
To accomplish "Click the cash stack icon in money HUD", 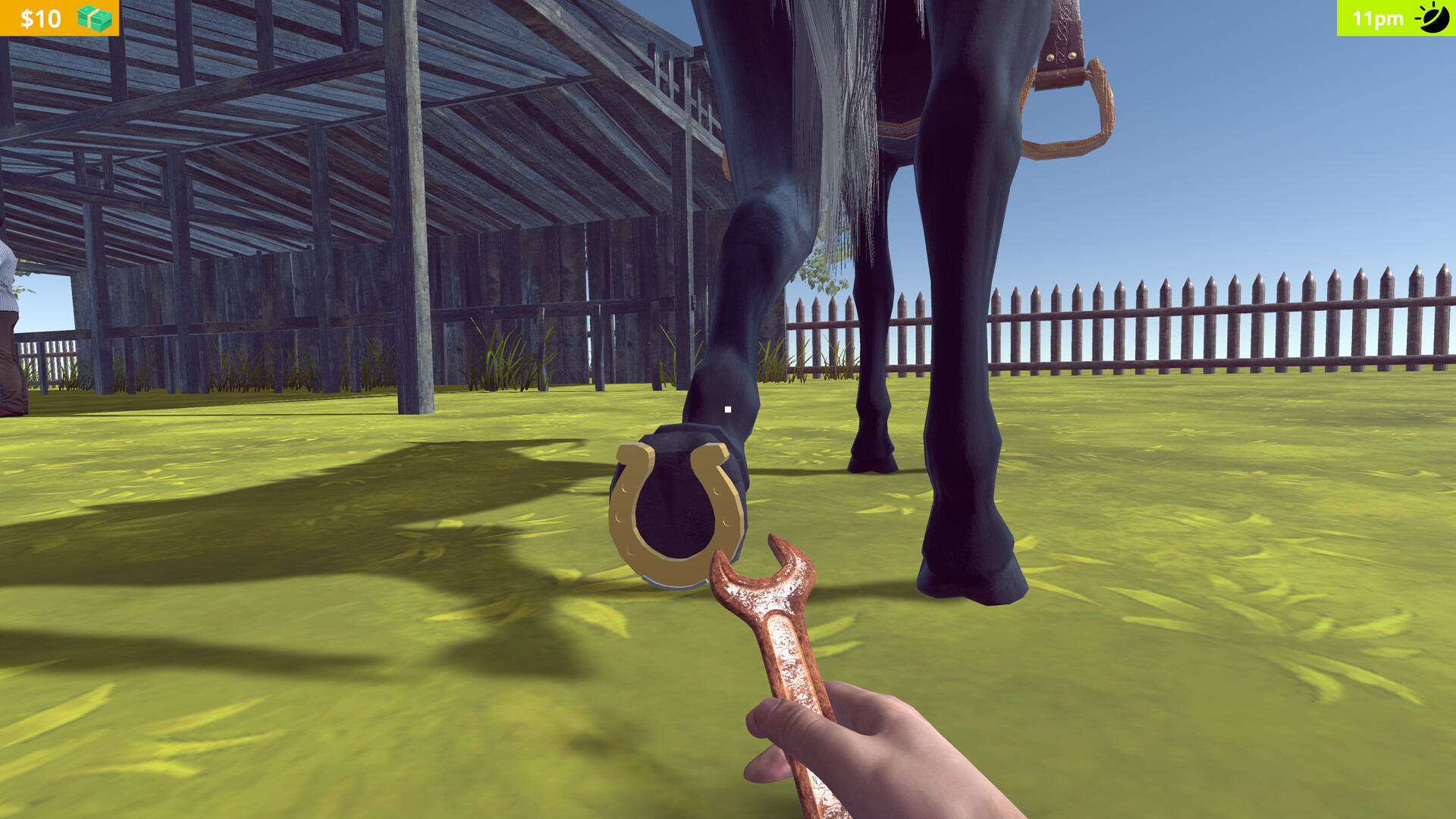I will [x=94, y=17].
